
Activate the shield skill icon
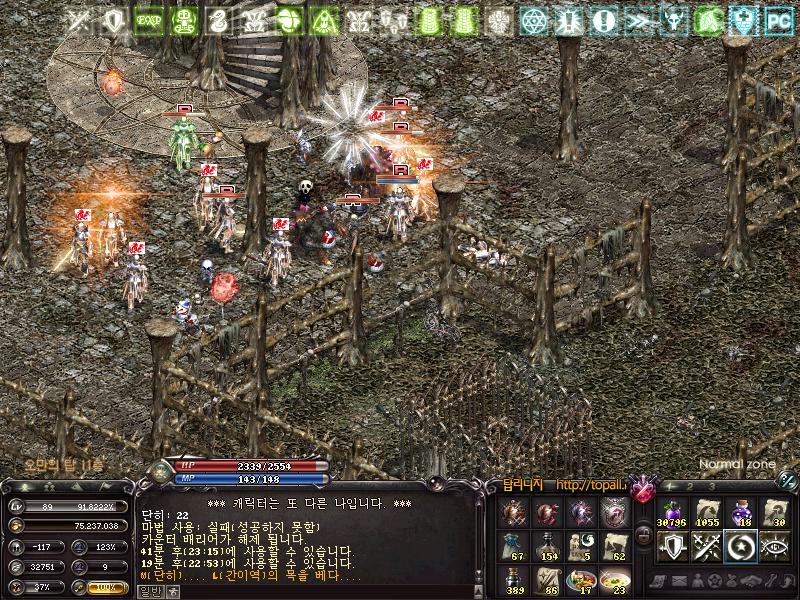pyautogui.click(x=671, y=546)
